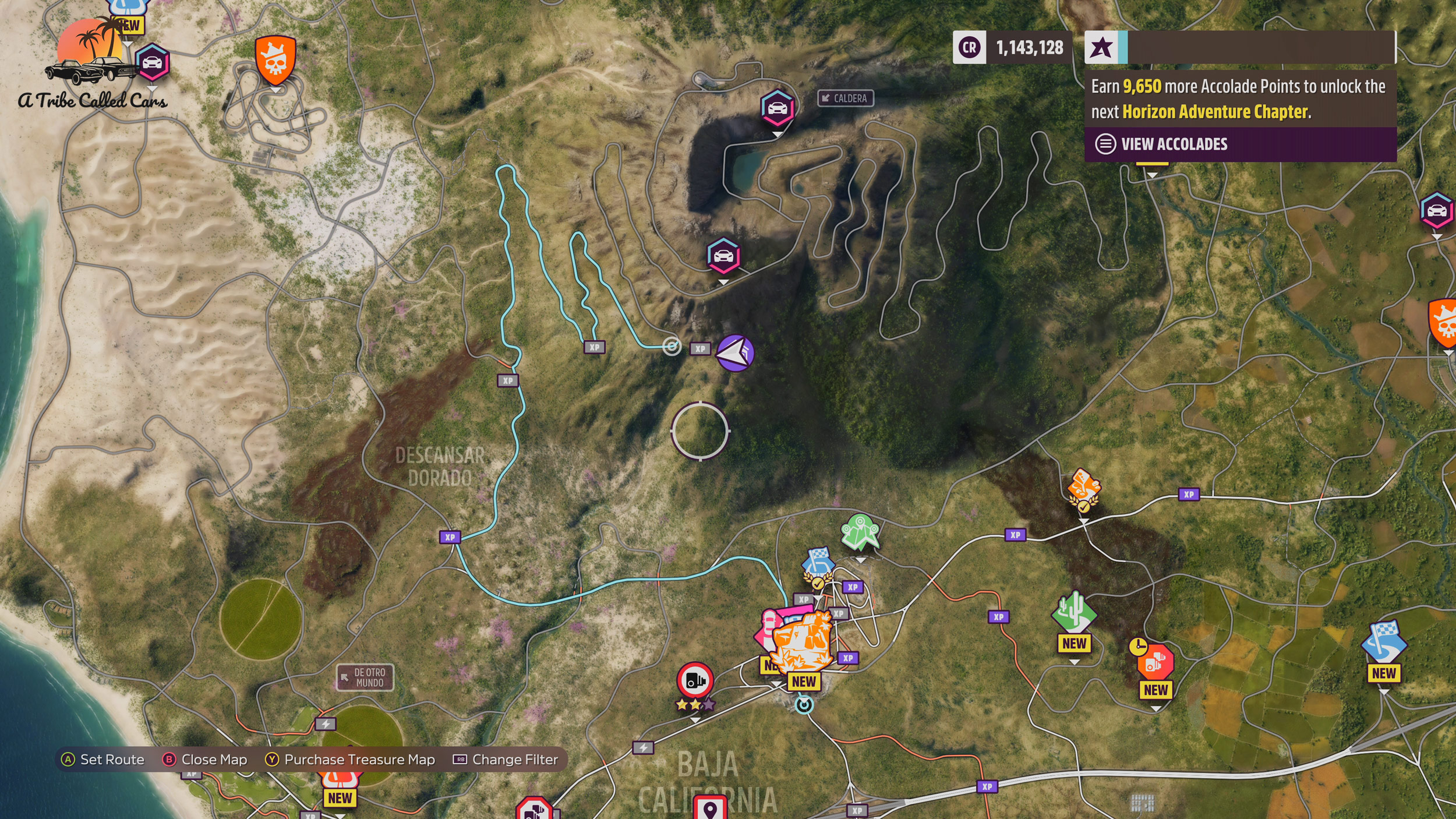
Task: Choose the orange marker with laurel checkmark badge
Action: (1083, 486)
